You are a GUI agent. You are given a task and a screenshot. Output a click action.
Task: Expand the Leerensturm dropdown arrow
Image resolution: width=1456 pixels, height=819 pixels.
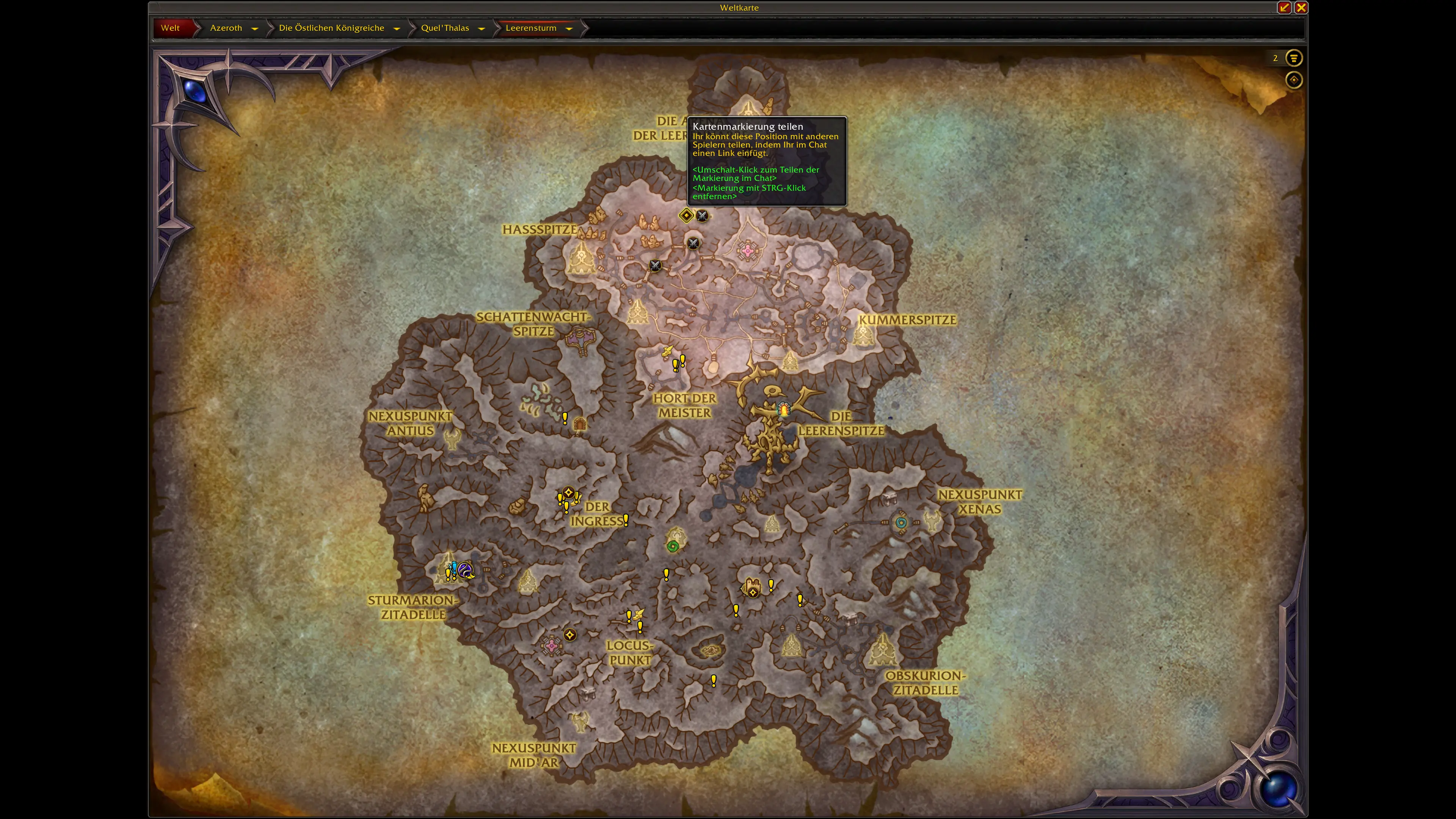569,28
